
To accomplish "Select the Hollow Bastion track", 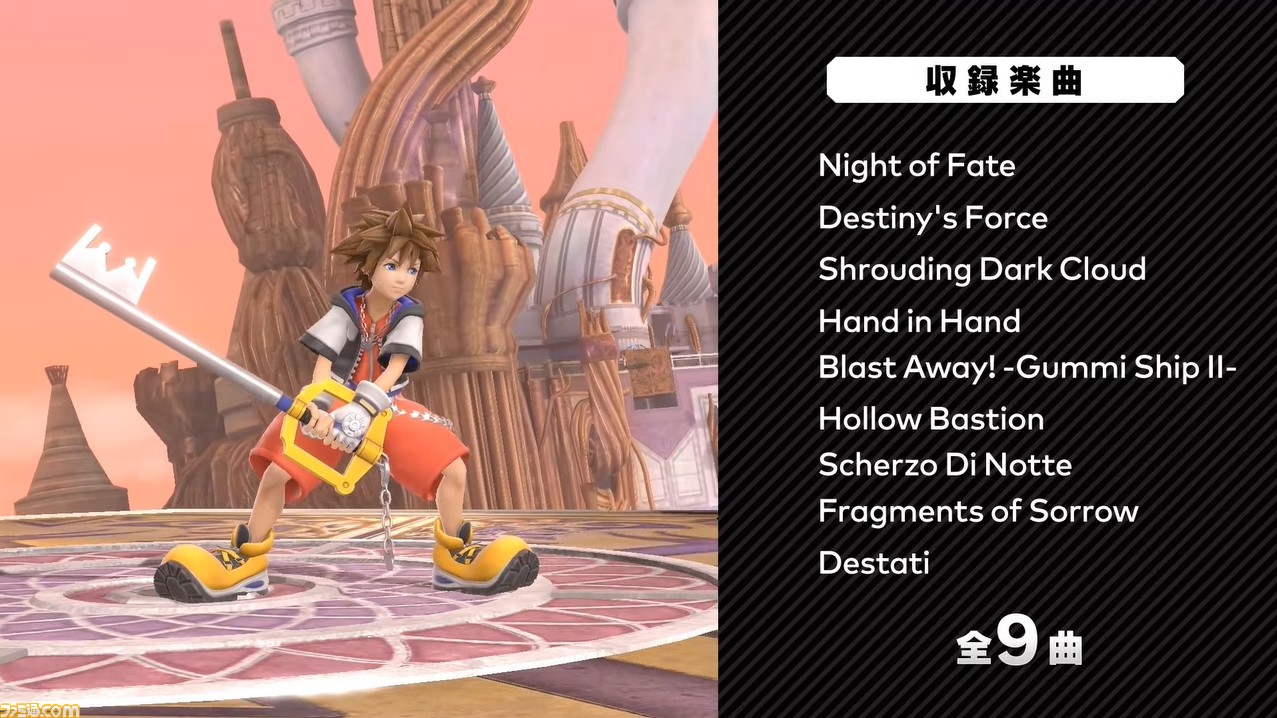I will click(x=930, y=418).
